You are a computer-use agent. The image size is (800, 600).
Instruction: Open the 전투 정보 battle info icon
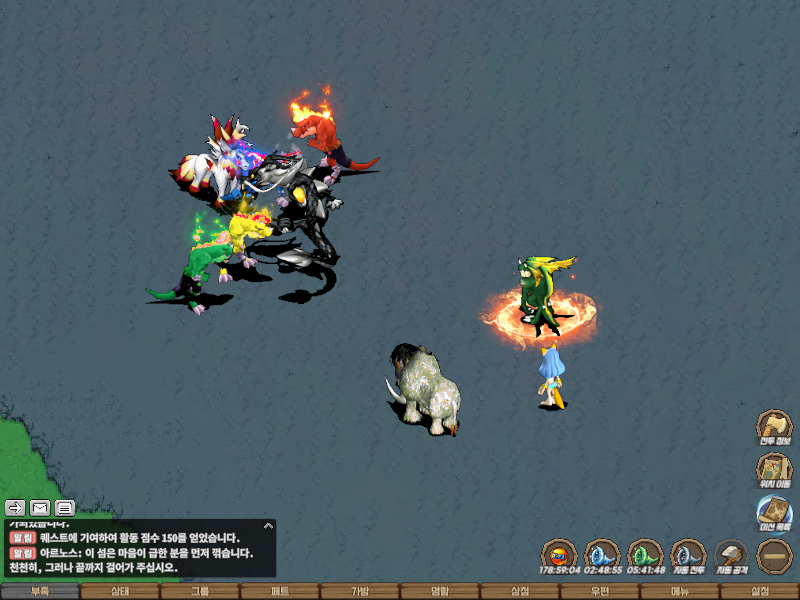point(774,426)
